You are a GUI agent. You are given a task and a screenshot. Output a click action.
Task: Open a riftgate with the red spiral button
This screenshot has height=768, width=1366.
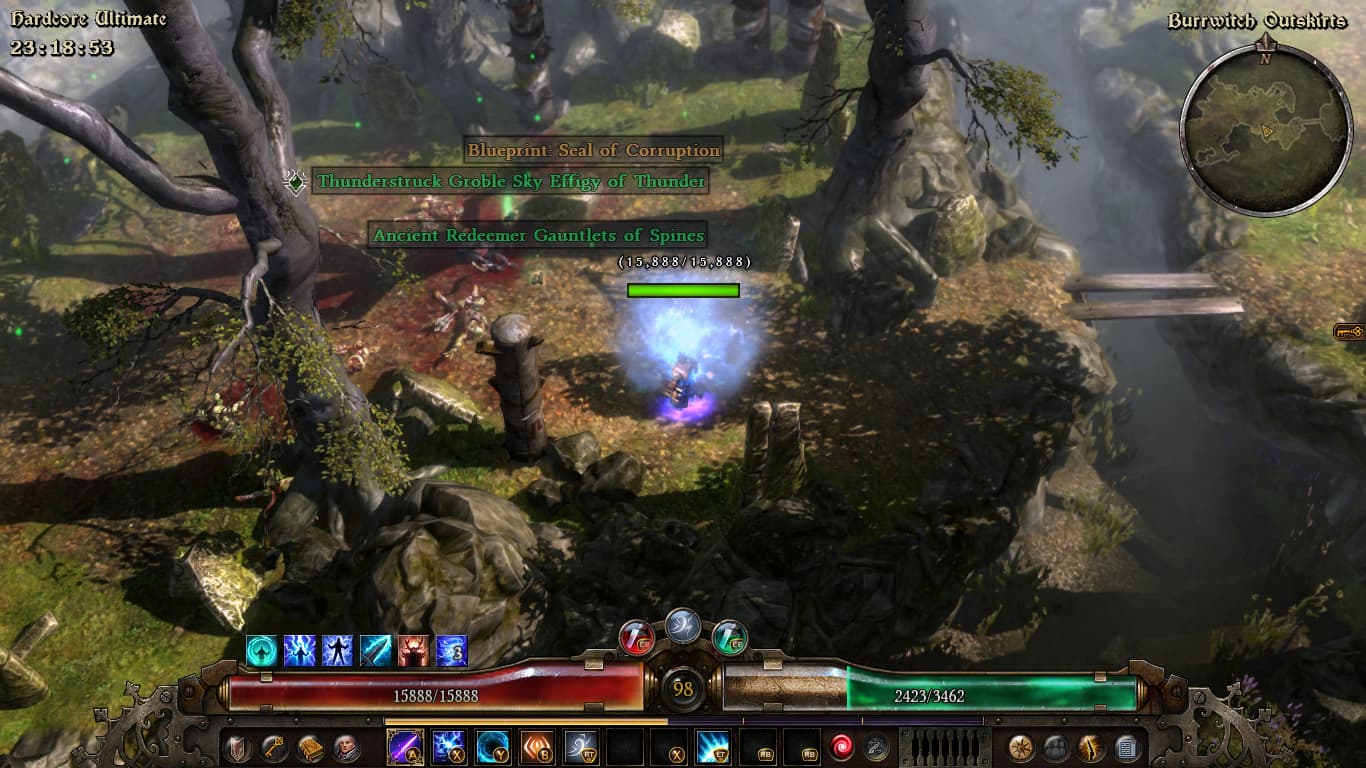[x=841, y=748]
